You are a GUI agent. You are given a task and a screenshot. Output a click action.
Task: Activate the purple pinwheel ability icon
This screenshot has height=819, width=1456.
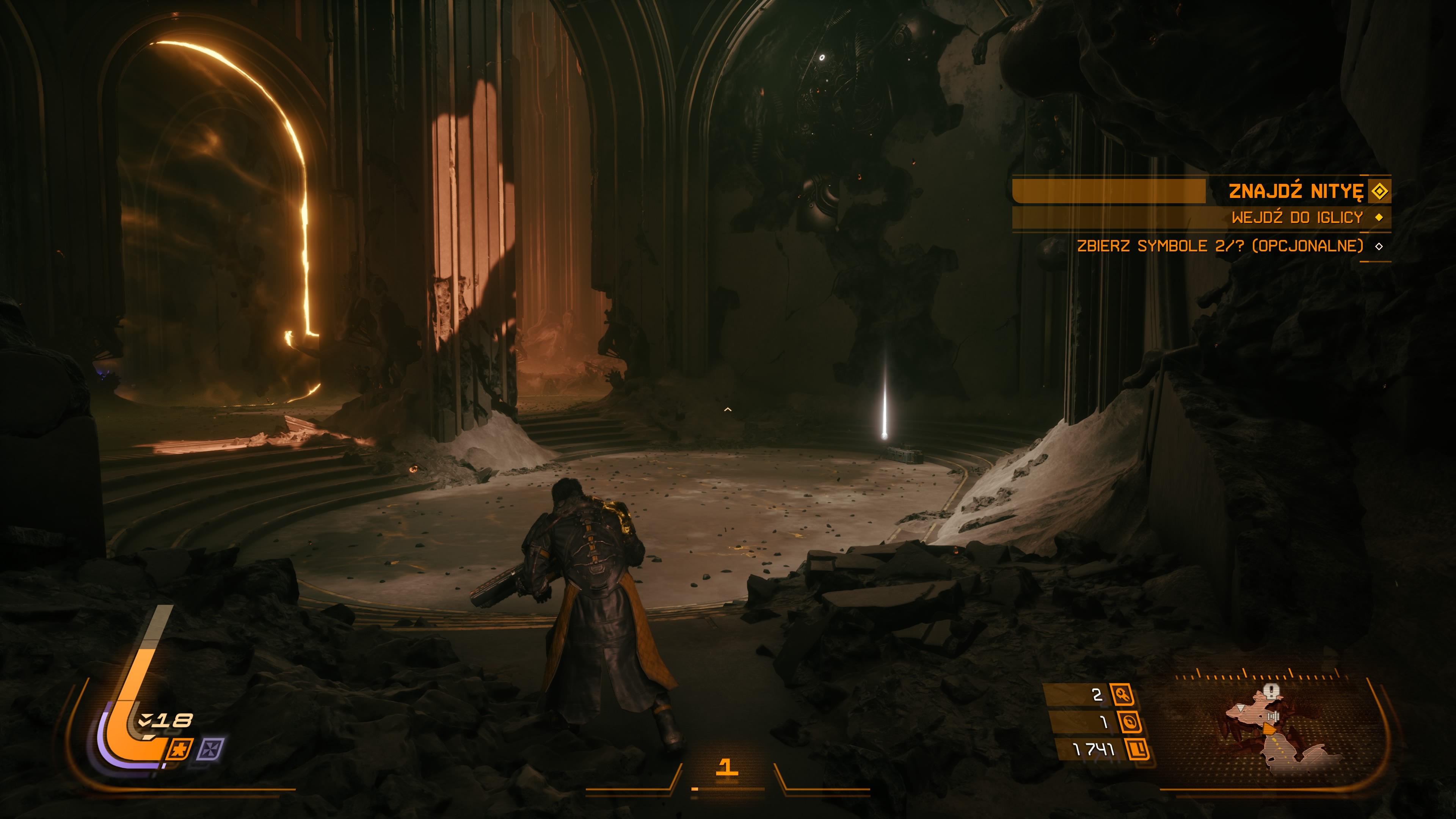tap(210, 750)
